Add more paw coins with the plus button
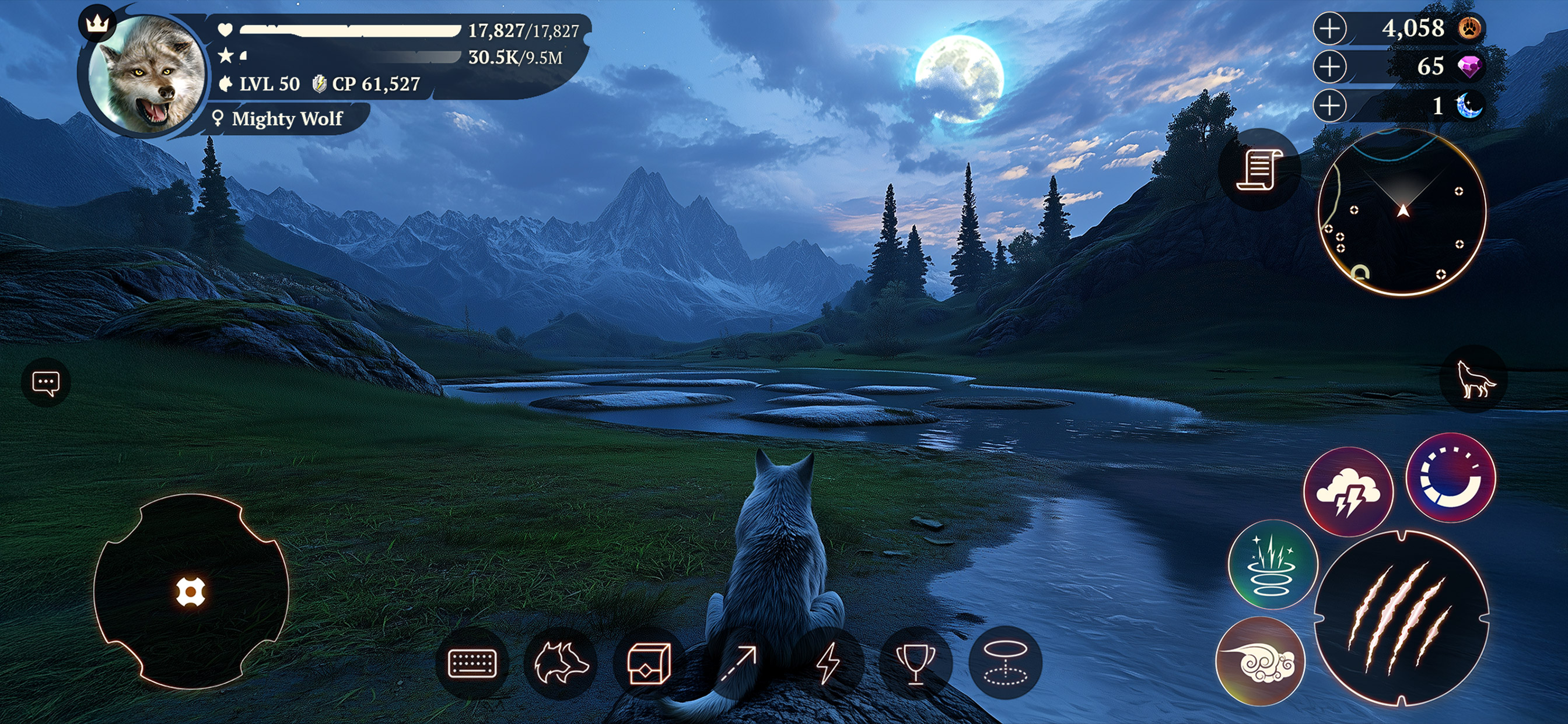This screenshot has width=1568, height=724. (1330, 29)
